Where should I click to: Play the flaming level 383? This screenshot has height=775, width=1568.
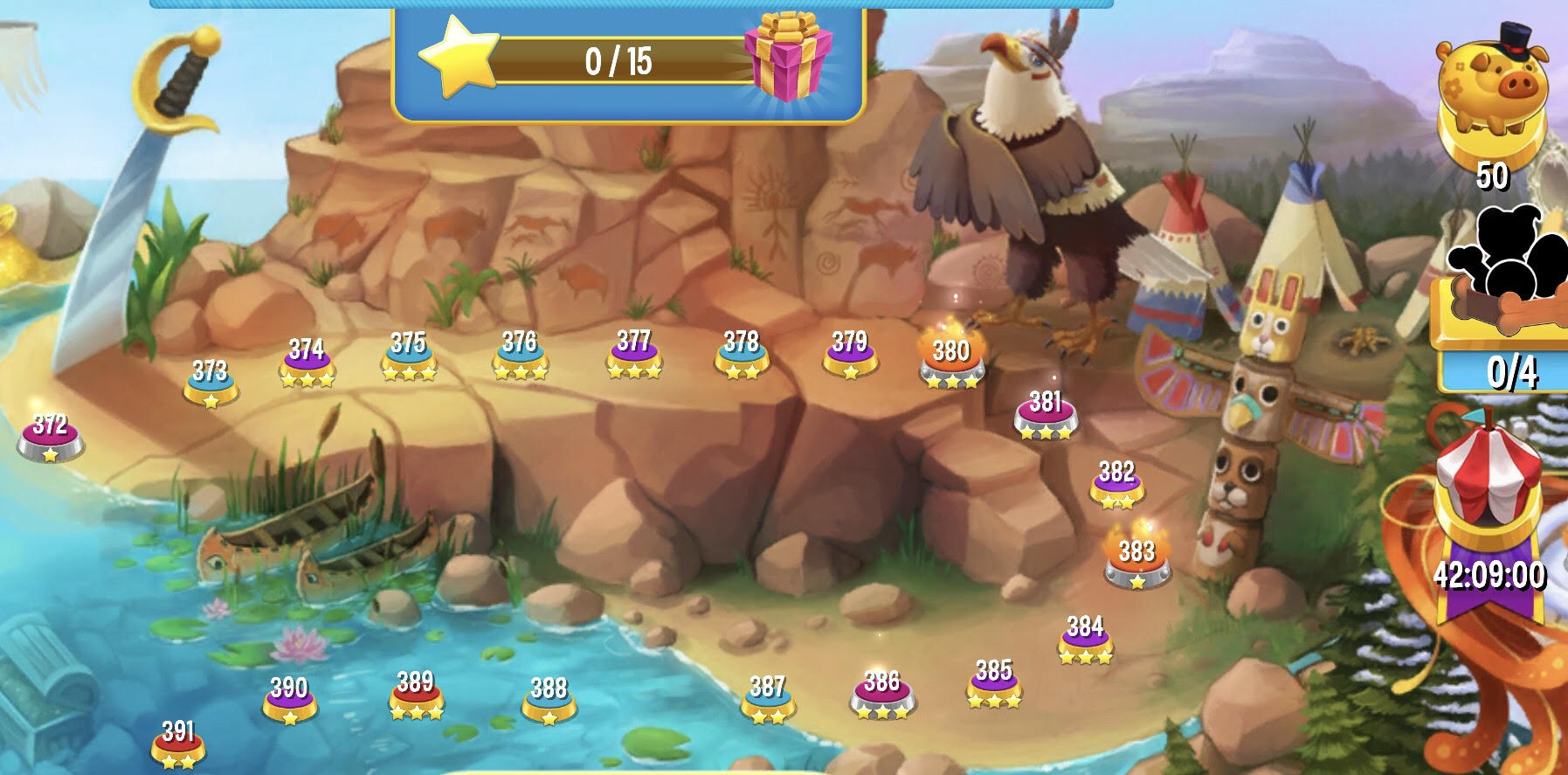1136,559
